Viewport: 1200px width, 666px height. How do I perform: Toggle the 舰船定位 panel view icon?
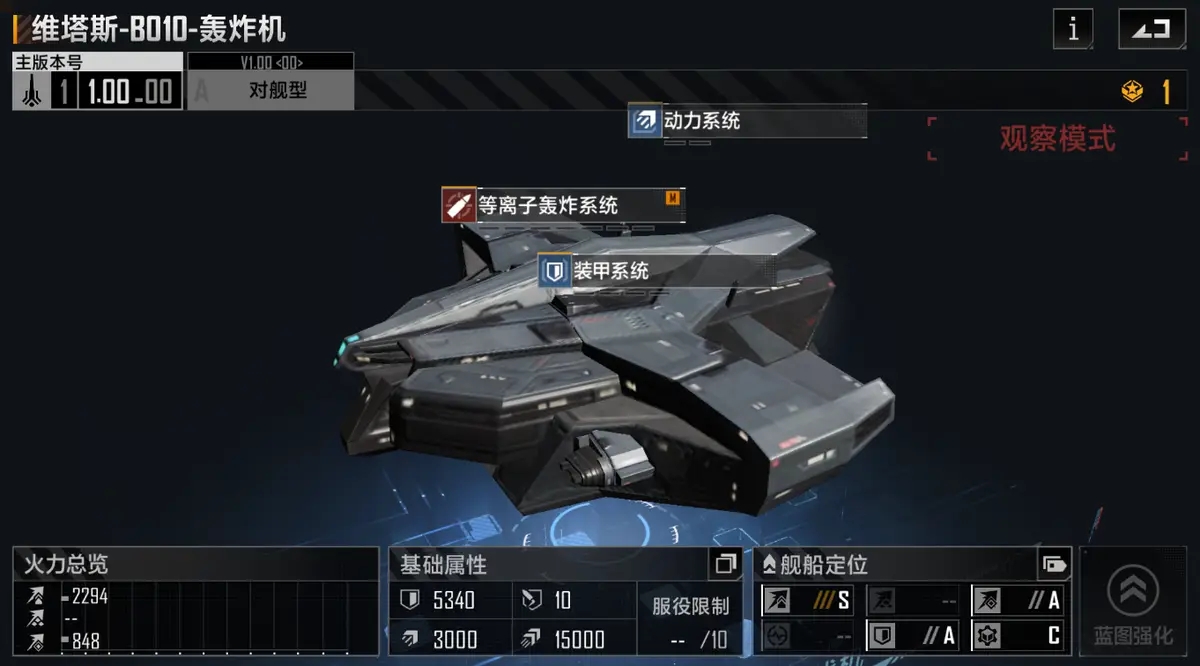(1053, 564)
